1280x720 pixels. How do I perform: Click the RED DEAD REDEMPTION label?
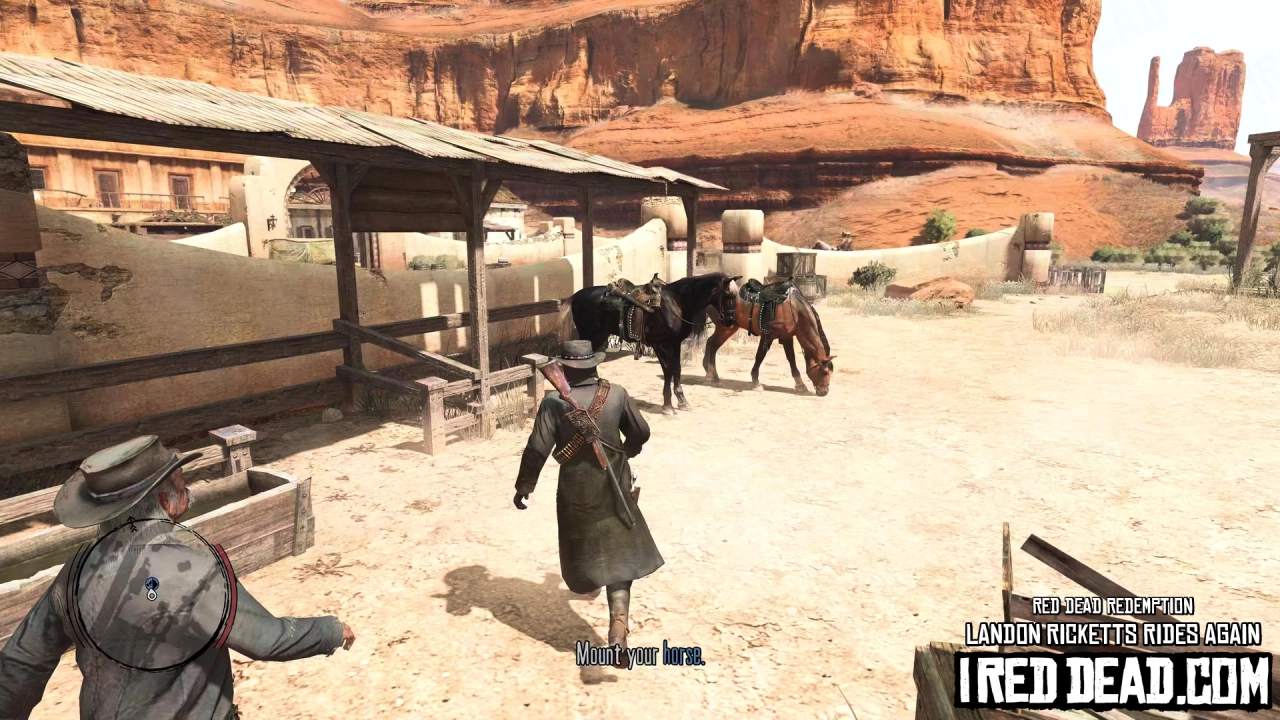1113,606
